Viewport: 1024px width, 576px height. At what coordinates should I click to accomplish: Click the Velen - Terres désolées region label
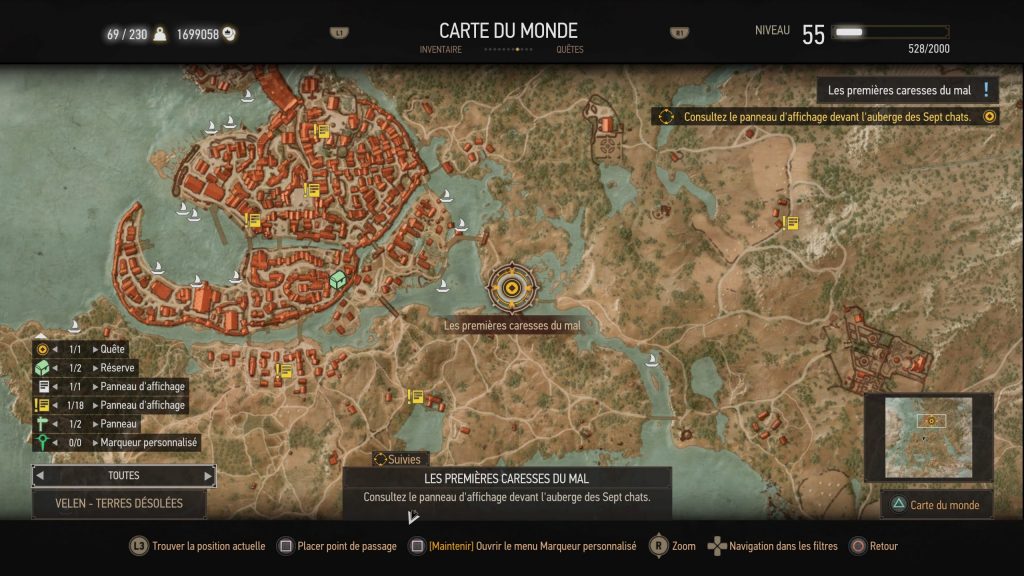pos(118,503)
